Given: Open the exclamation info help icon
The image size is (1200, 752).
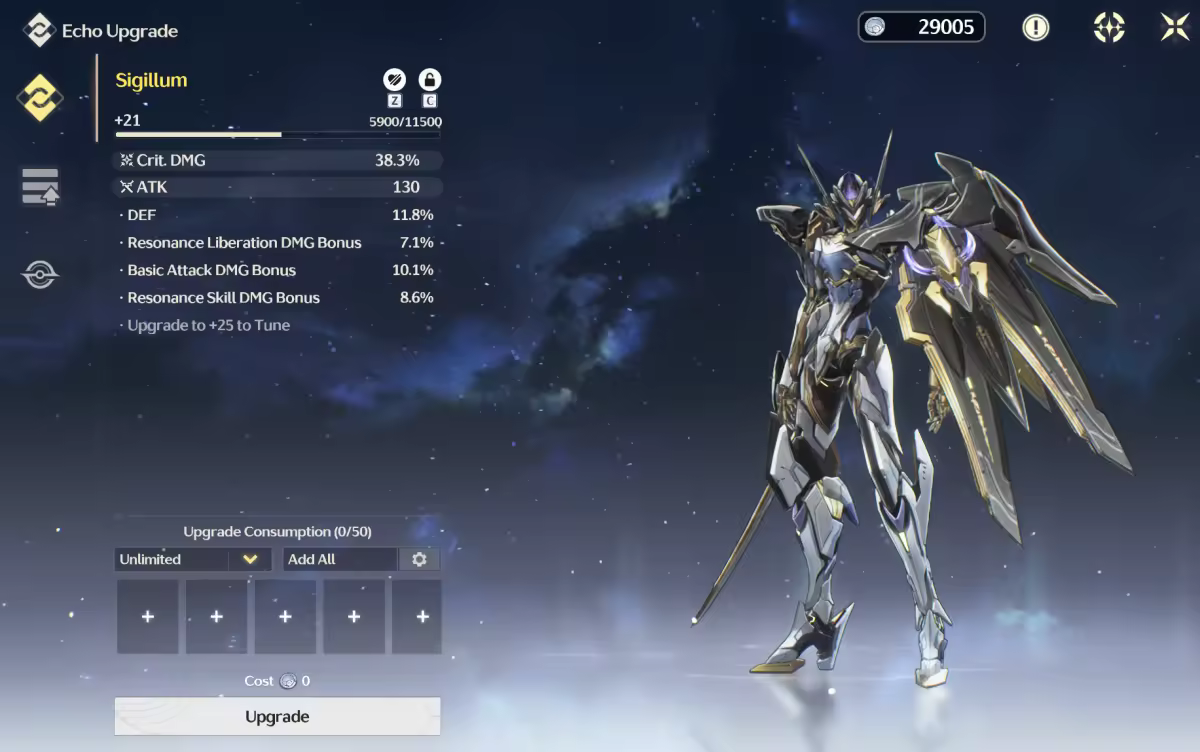Looking at the screenshot, I should 1036,27.
